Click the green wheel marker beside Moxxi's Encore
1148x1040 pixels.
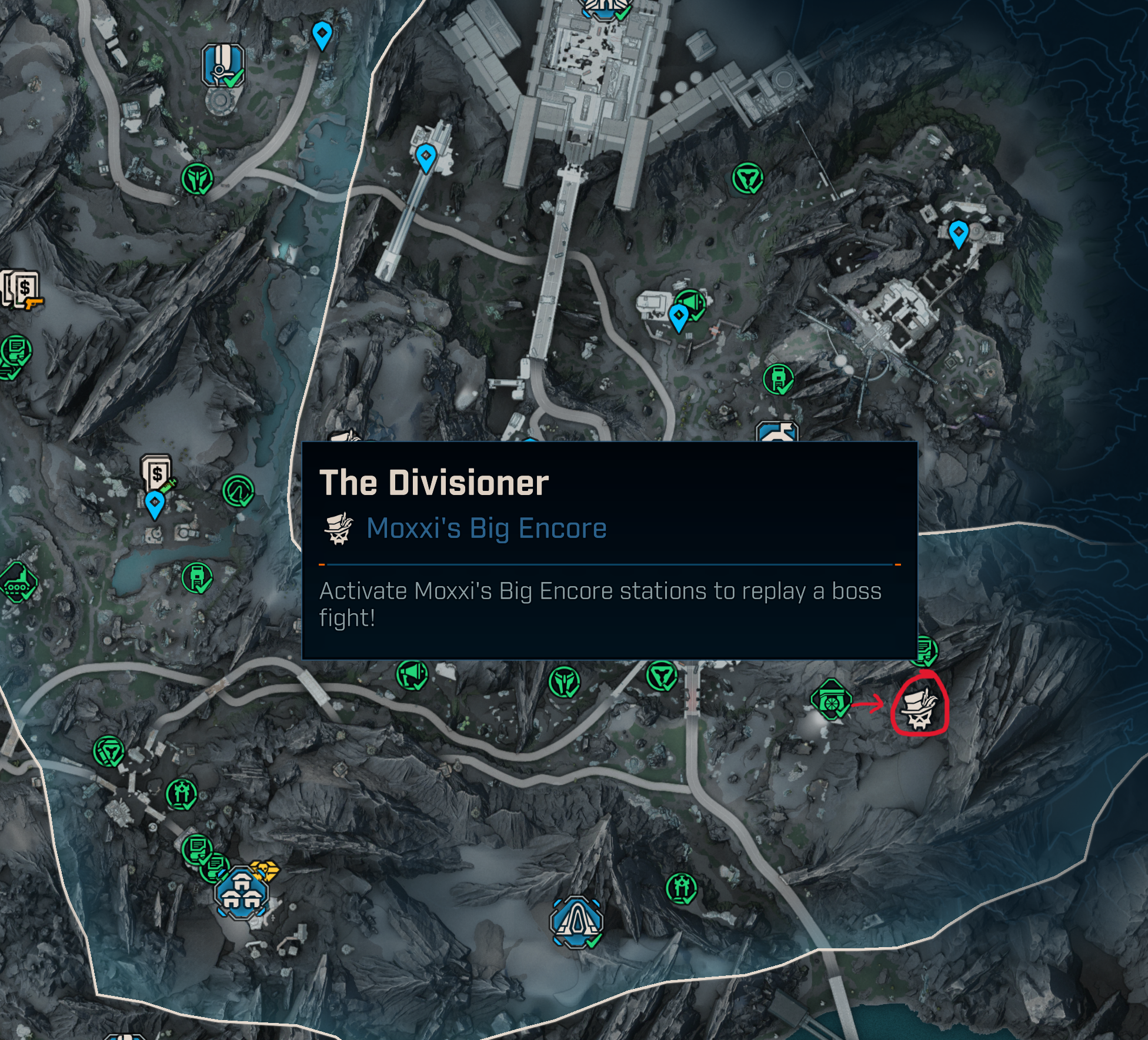pos(830,700)
